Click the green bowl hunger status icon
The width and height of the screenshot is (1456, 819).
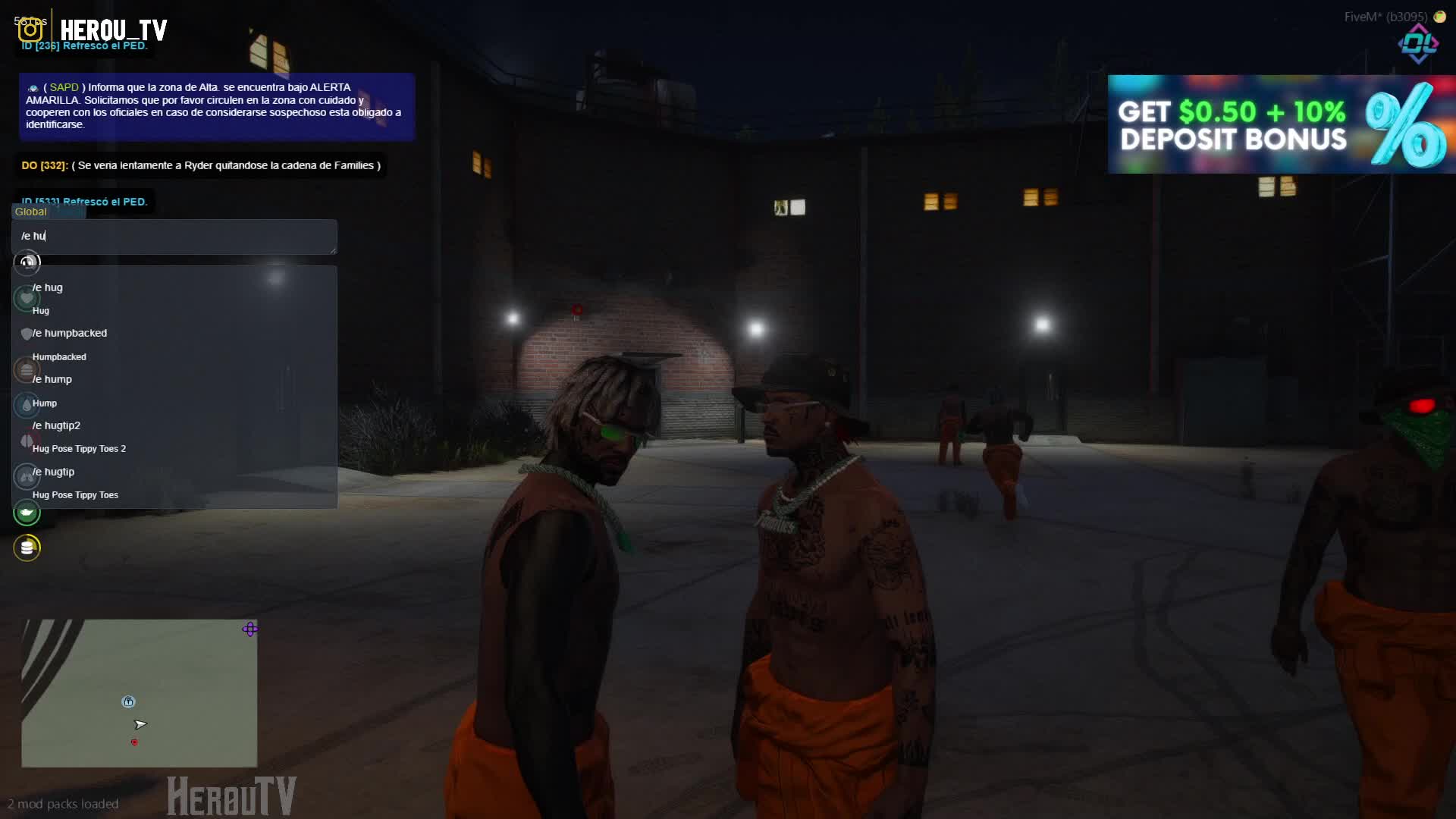[27, 513]
